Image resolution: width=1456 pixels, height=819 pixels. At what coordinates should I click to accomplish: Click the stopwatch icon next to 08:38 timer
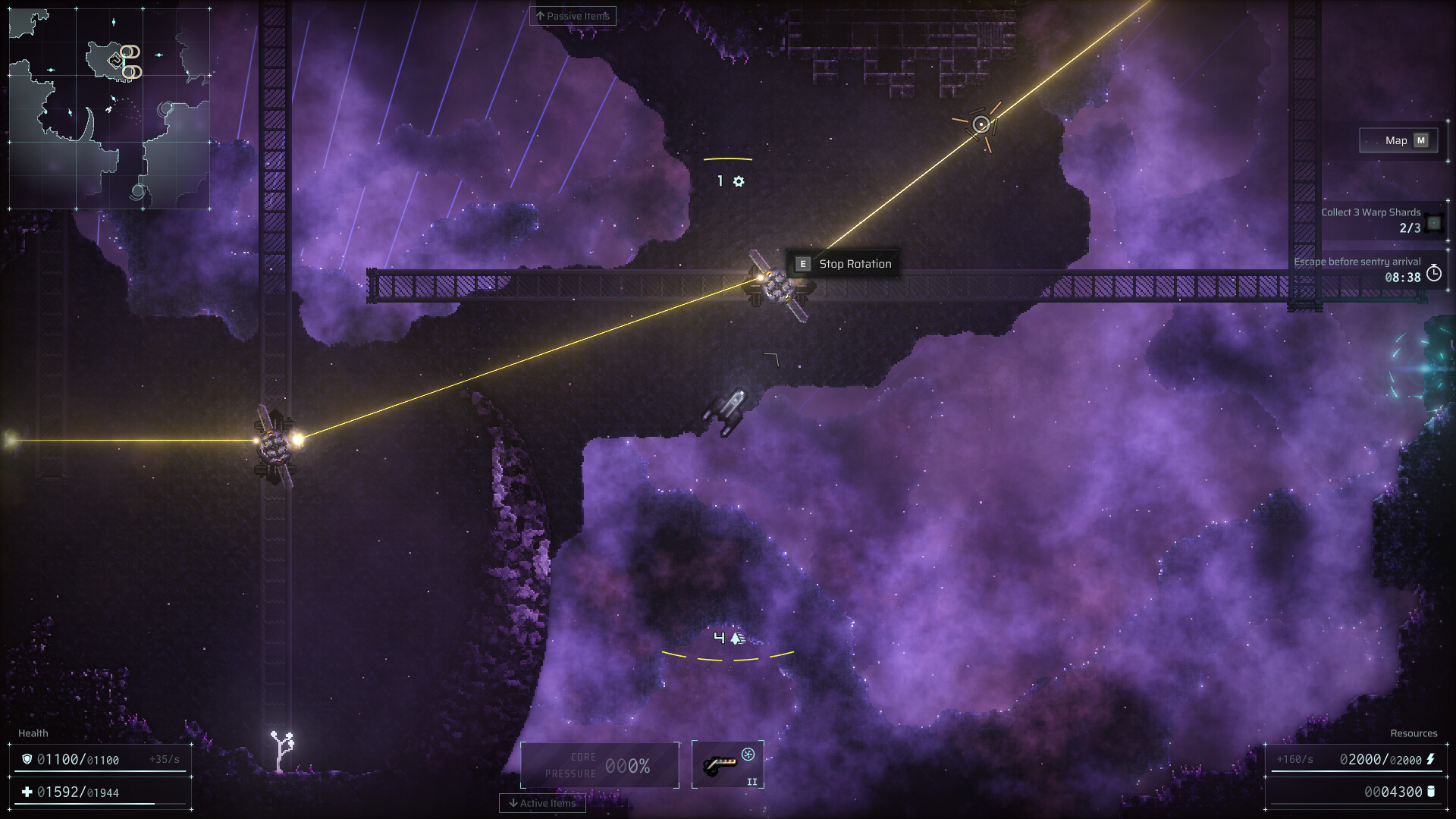coord(1433,275)
